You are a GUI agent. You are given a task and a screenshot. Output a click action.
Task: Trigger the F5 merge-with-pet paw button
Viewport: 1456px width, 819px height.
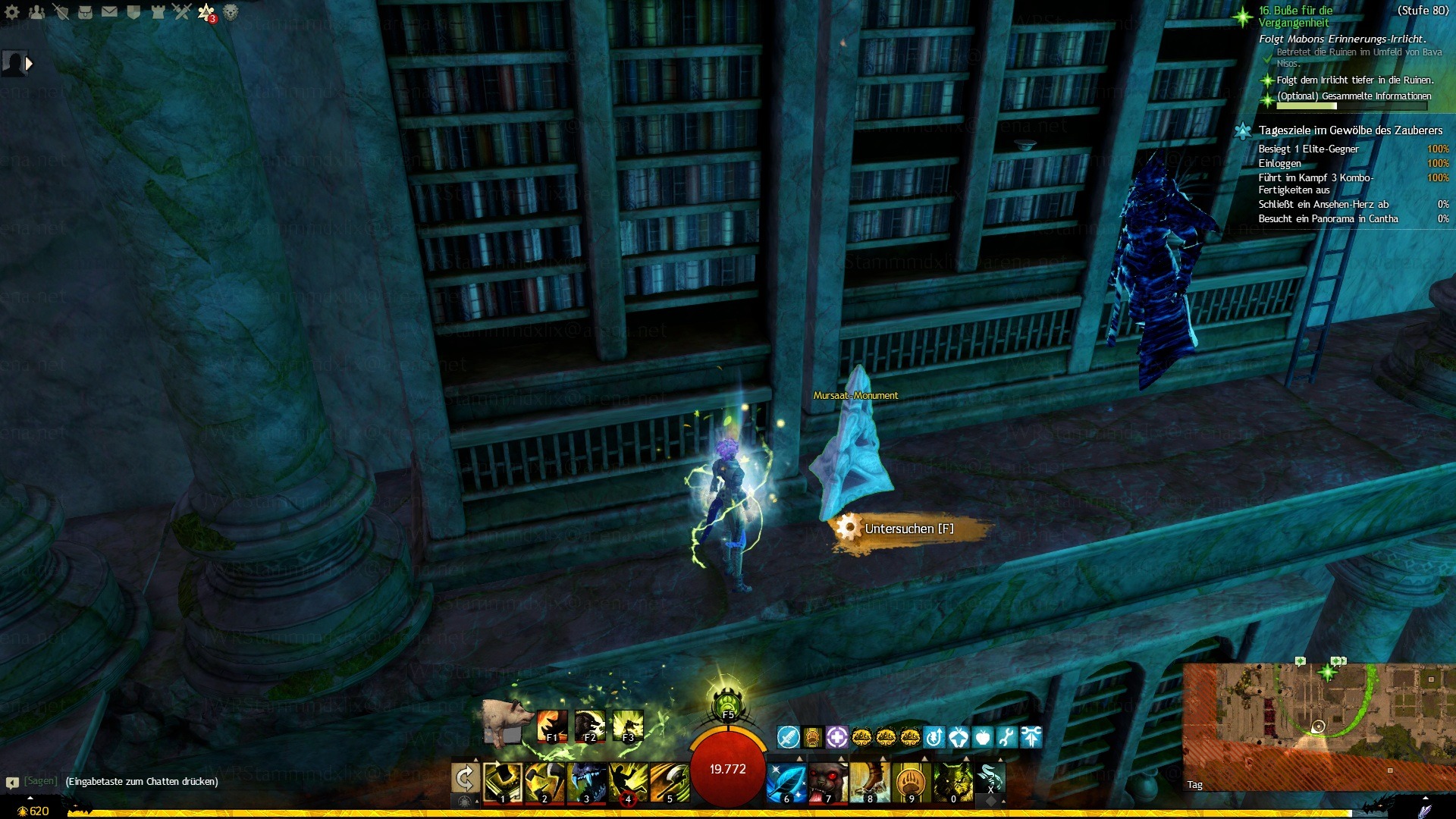tap(727, 704)
